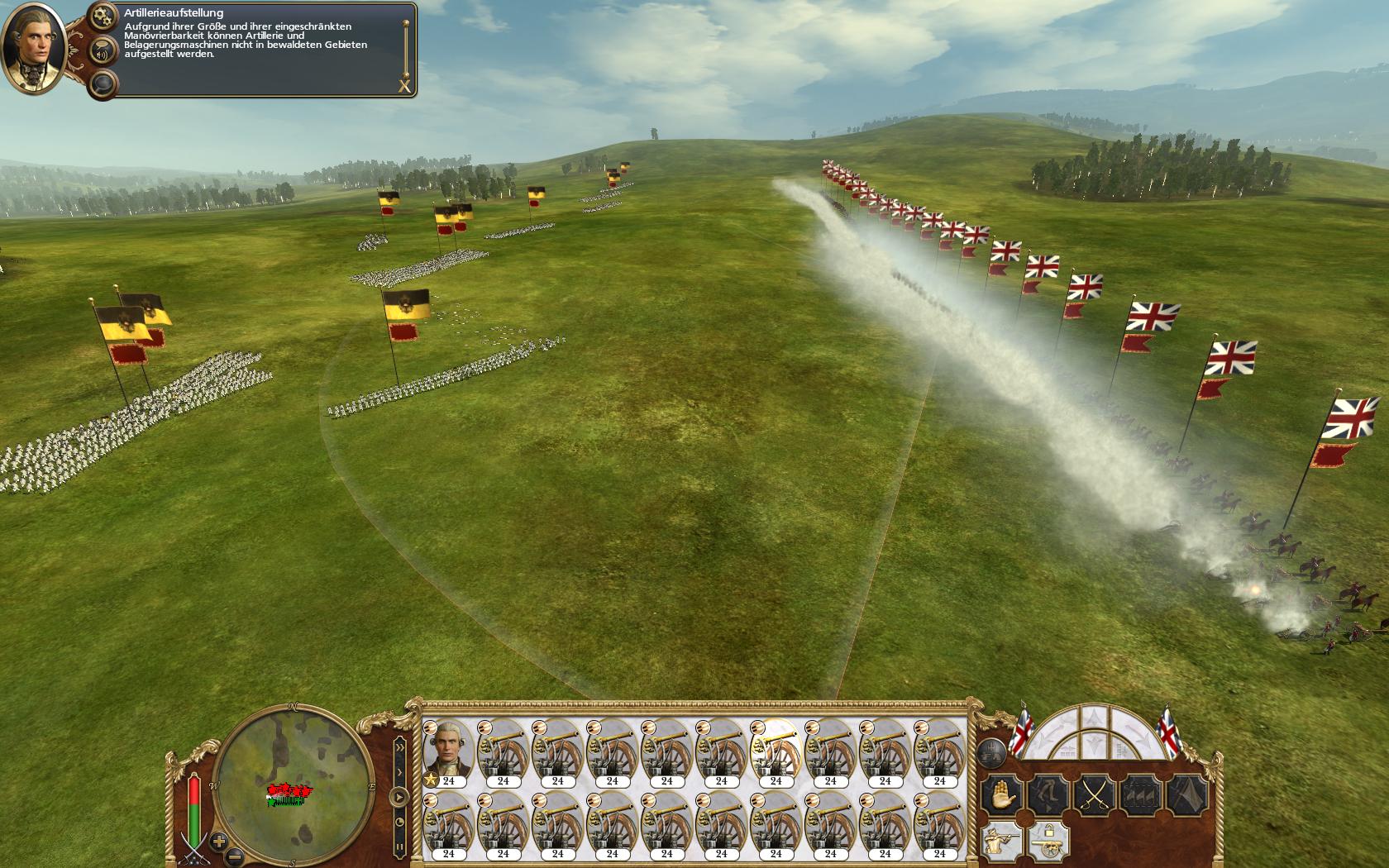Set game speed to fastest (double arrow)
This screenshot has height=868, width=1389.
[x=400, y=747]
